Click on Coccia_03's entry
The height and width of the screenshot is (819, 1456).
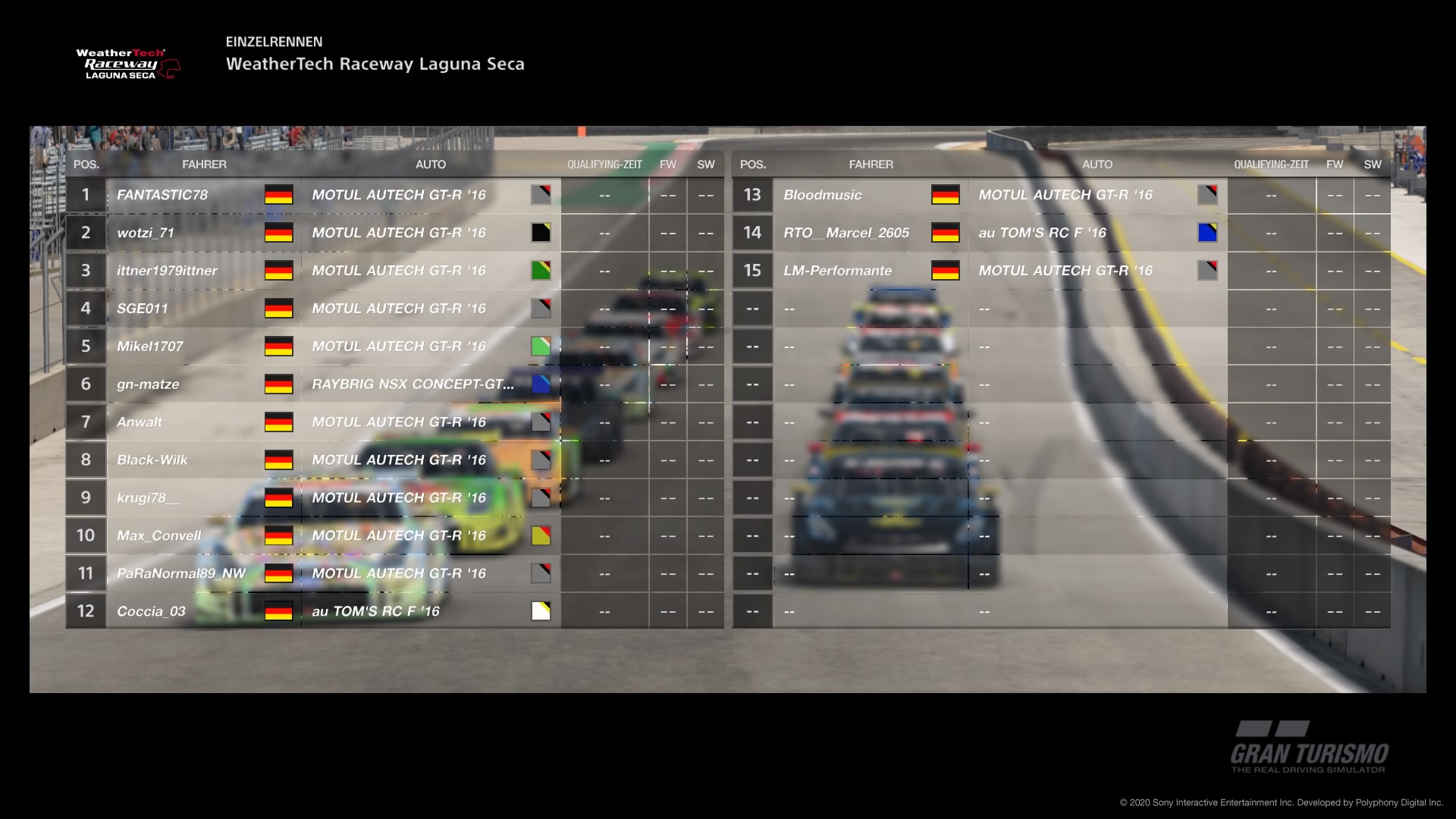coord(151,612)
